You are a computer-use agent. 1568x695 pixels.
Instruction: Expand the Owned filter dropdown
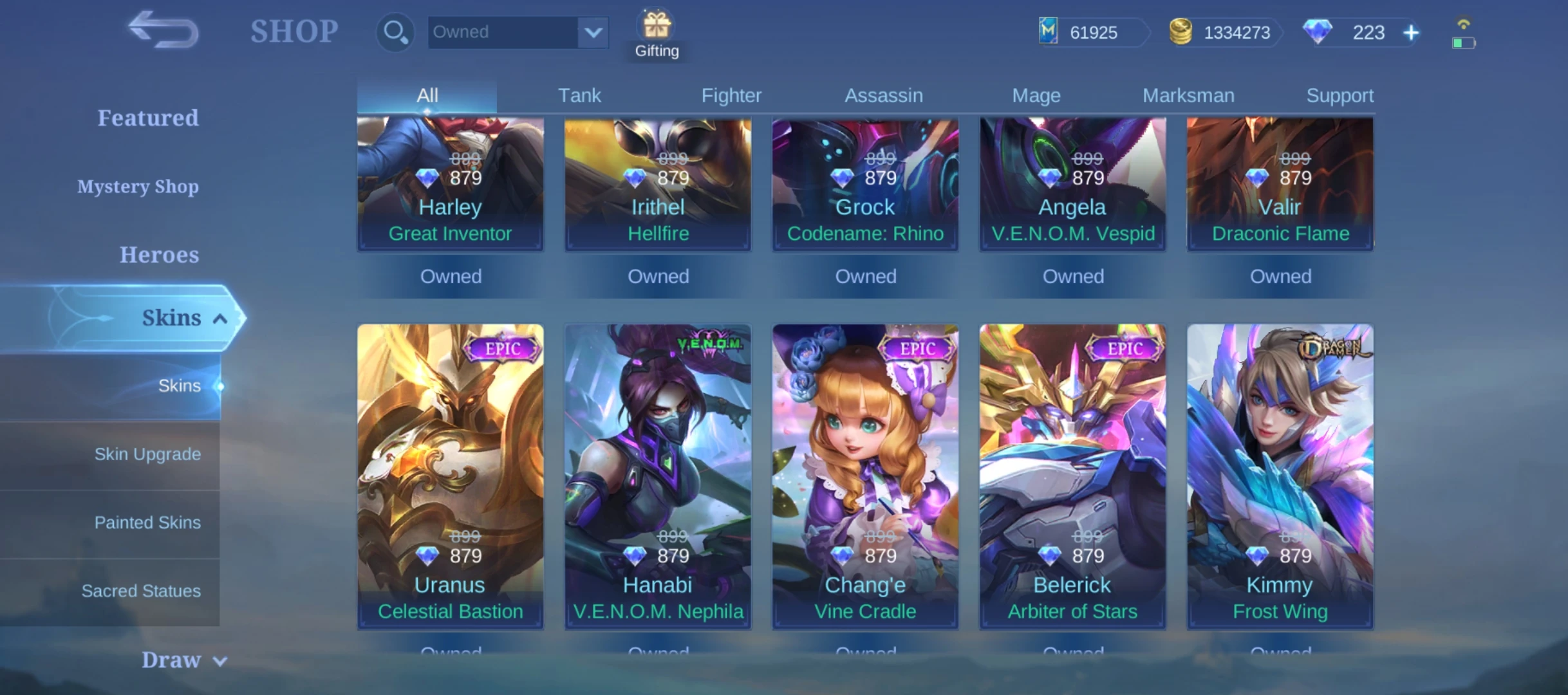tap(593, 32)
